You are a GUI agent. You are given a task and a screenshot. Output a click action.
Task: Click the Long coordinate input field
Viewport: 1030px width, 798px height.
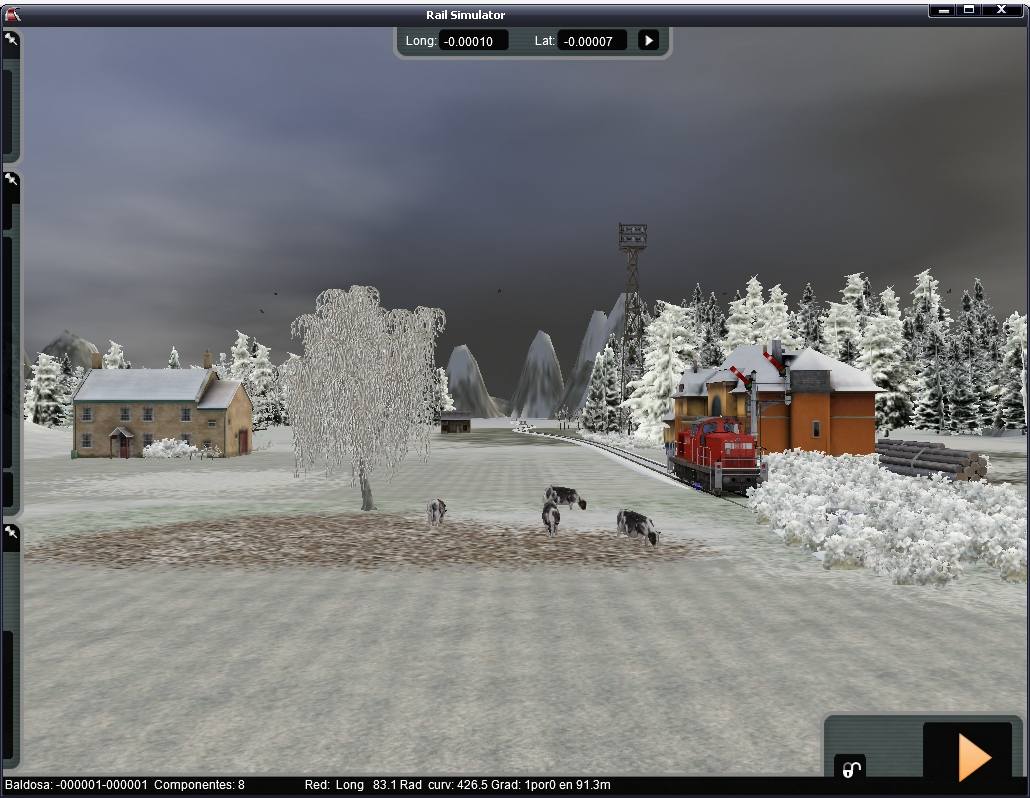(x=473, y=41)
